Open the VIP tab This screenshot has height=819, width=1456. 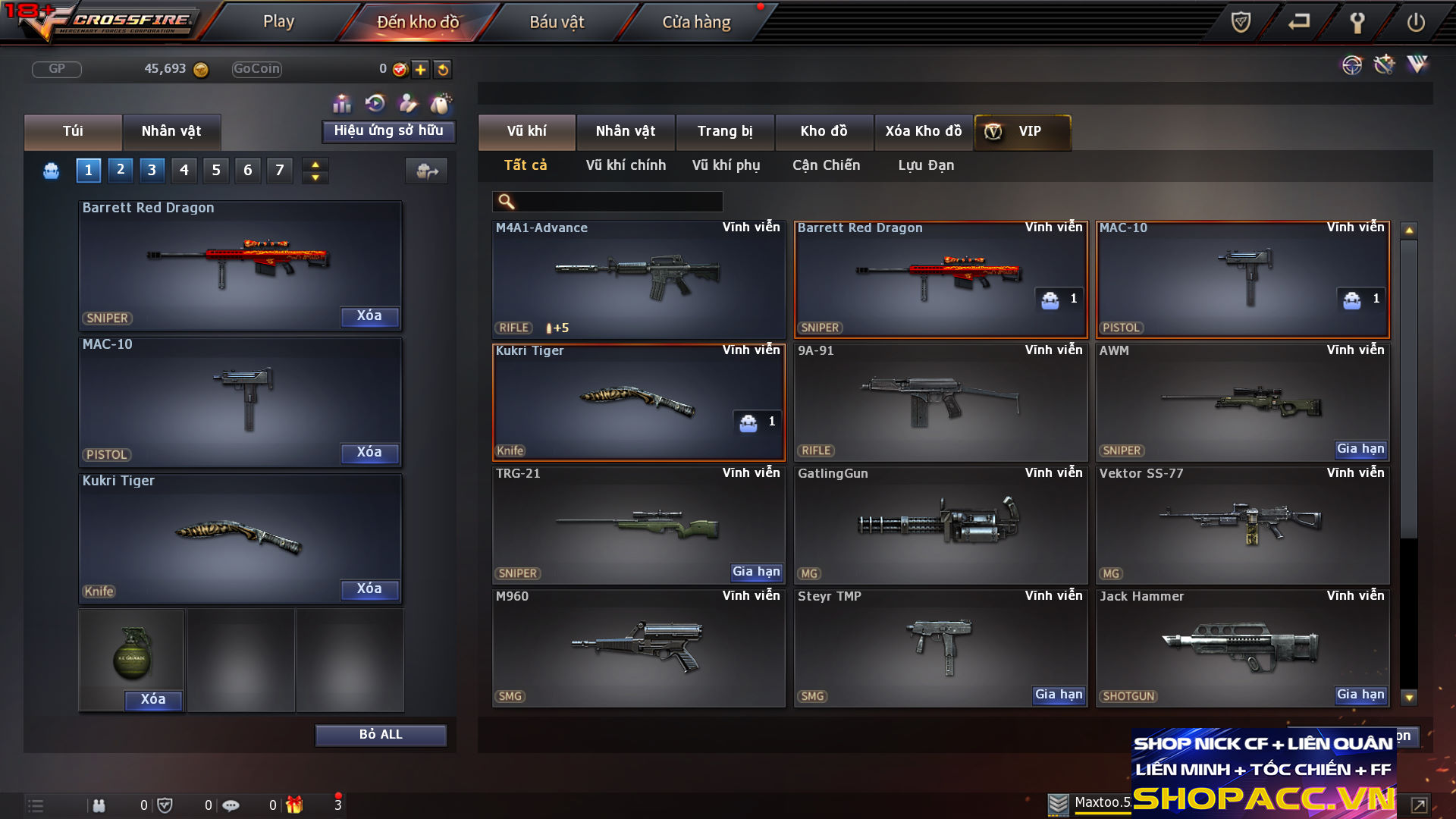pos(1022,131)
